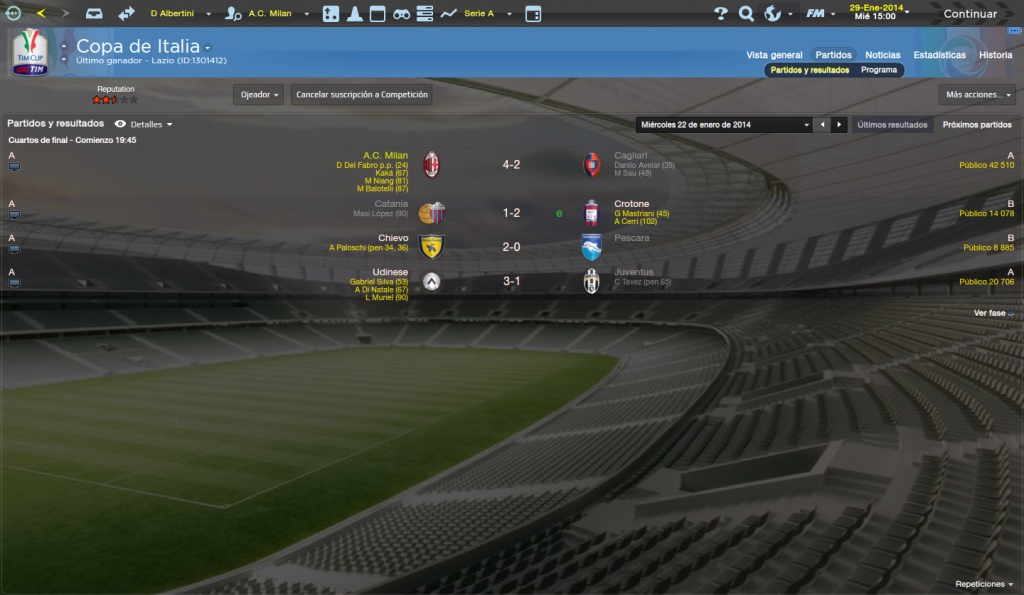Select the Programa sub-tab

(x=878, y=71)
